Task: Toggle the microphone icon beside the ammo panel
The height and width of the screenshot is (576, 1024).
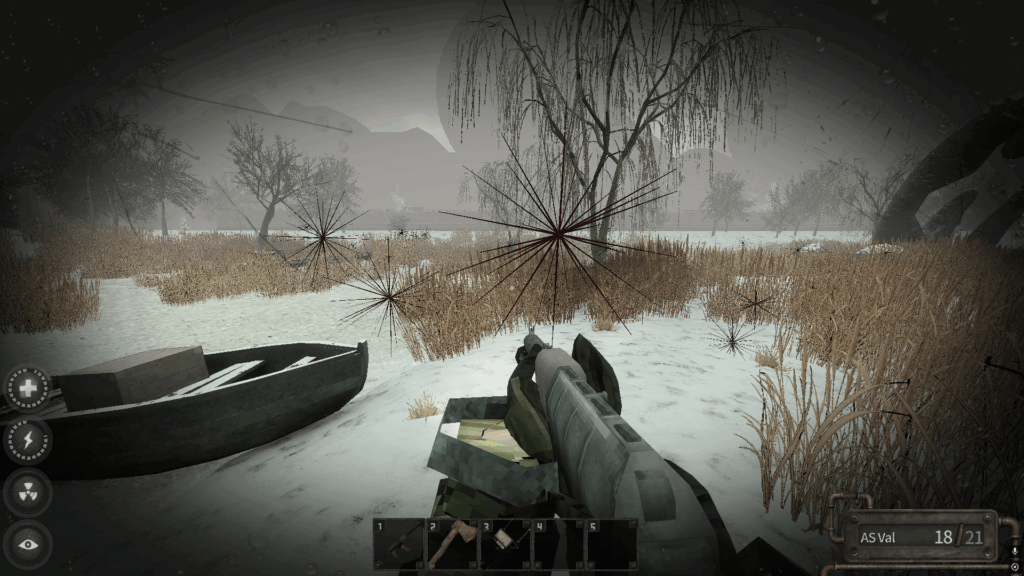Action: tap(1015, 551)
